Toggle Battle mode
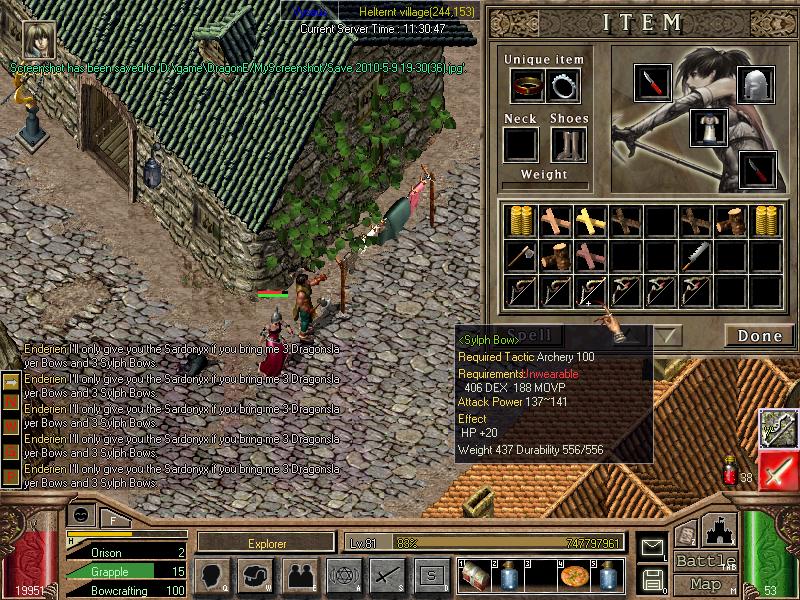Viewport: 800px width, 600px height. (705, 561)
